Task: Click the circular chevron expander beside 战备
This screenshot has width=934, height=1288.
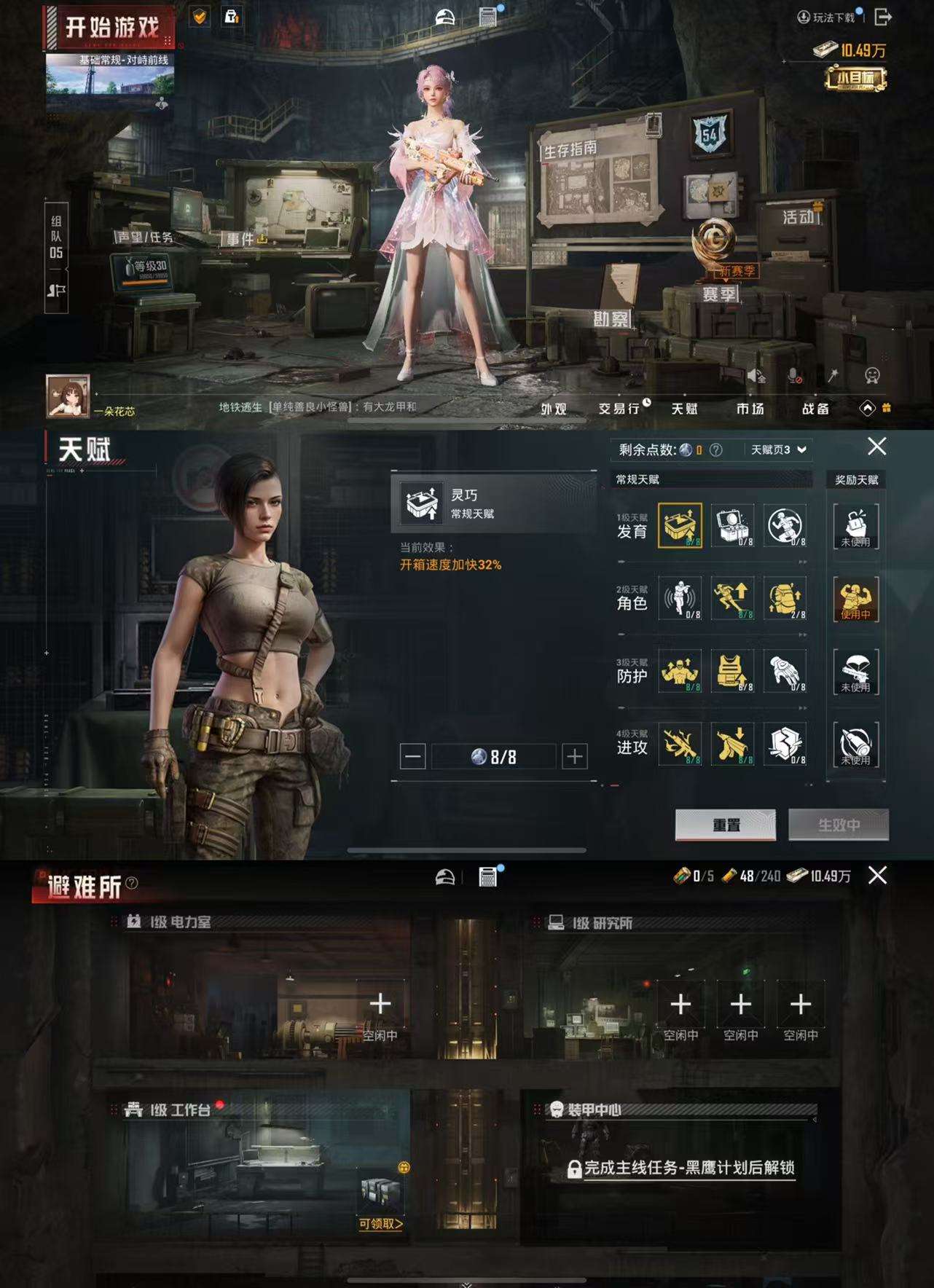Action: click(867, 409)
